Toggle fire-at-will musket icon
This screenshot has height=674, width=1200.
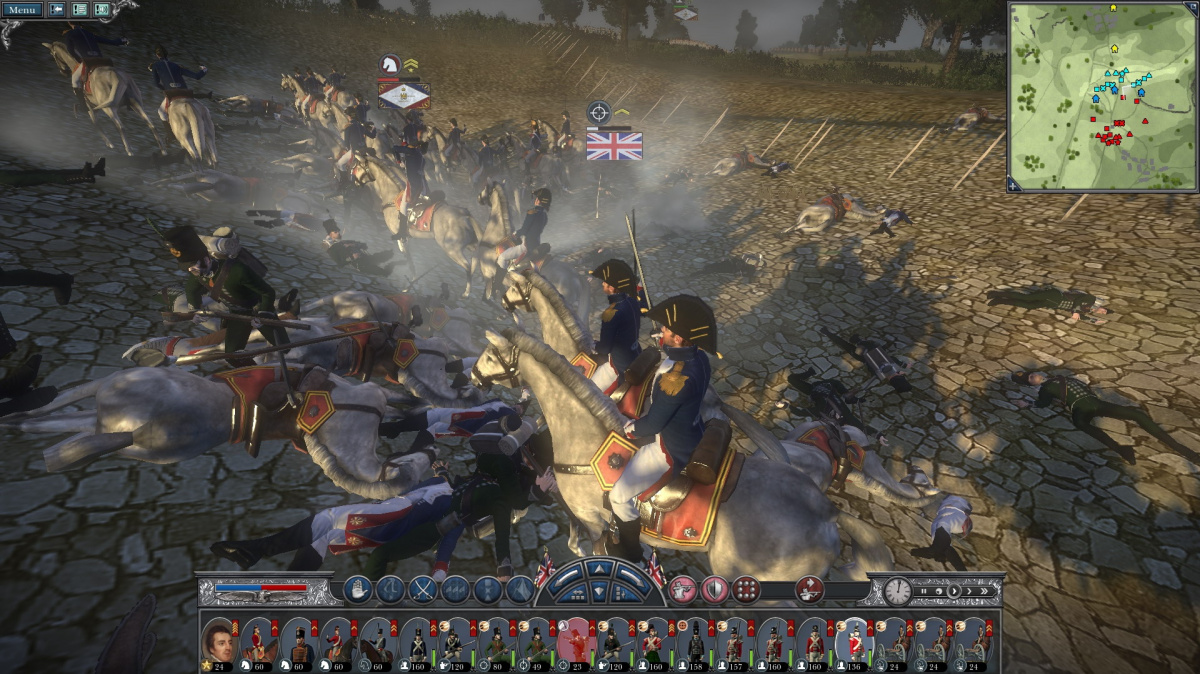[682, 590]
